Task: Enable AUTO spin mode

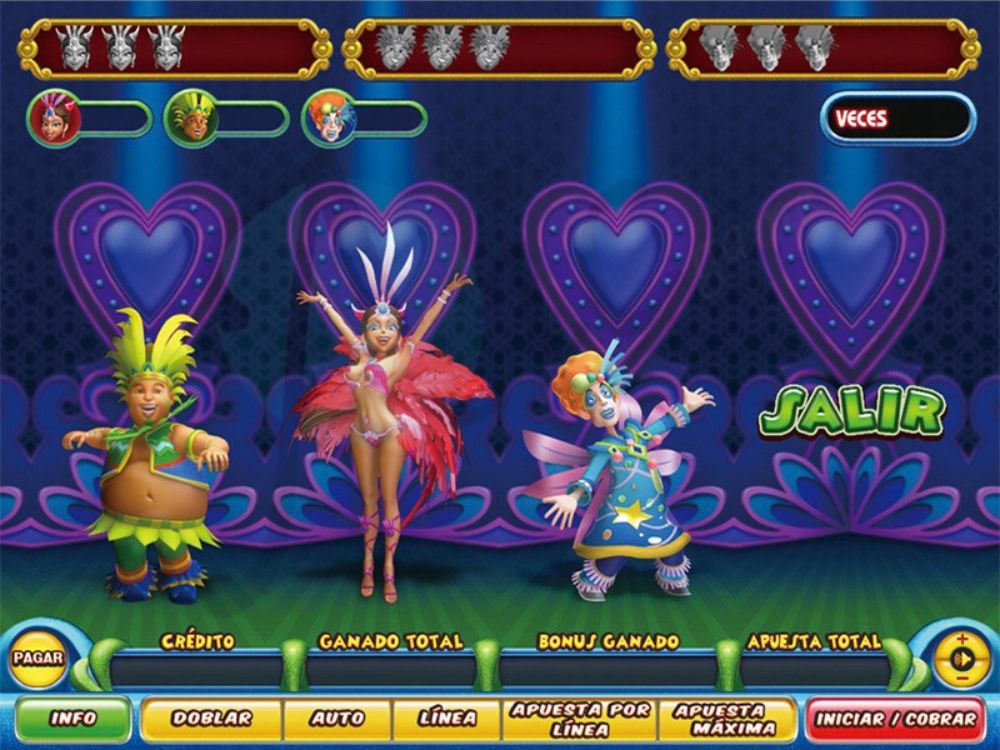Action: click(337, 718)
